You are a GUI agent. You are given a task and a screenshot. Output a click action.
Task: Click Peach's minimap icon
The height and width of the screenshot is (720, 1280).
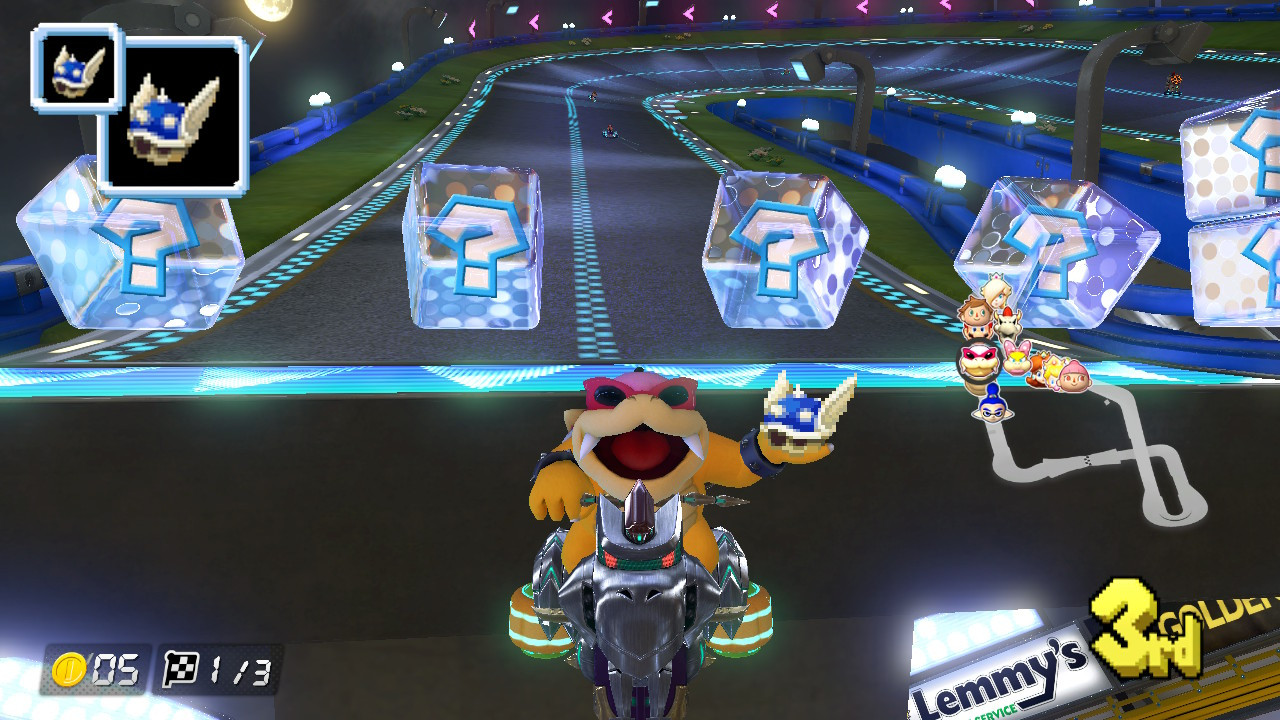pyautogui.click(x=1051, y=373)
